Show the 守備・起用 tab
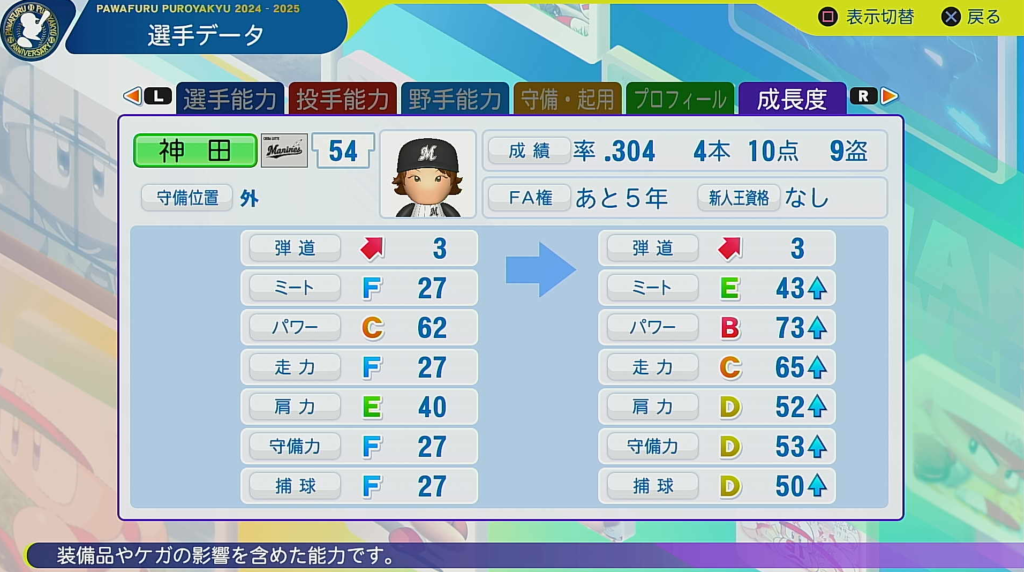 click(567, 99)
